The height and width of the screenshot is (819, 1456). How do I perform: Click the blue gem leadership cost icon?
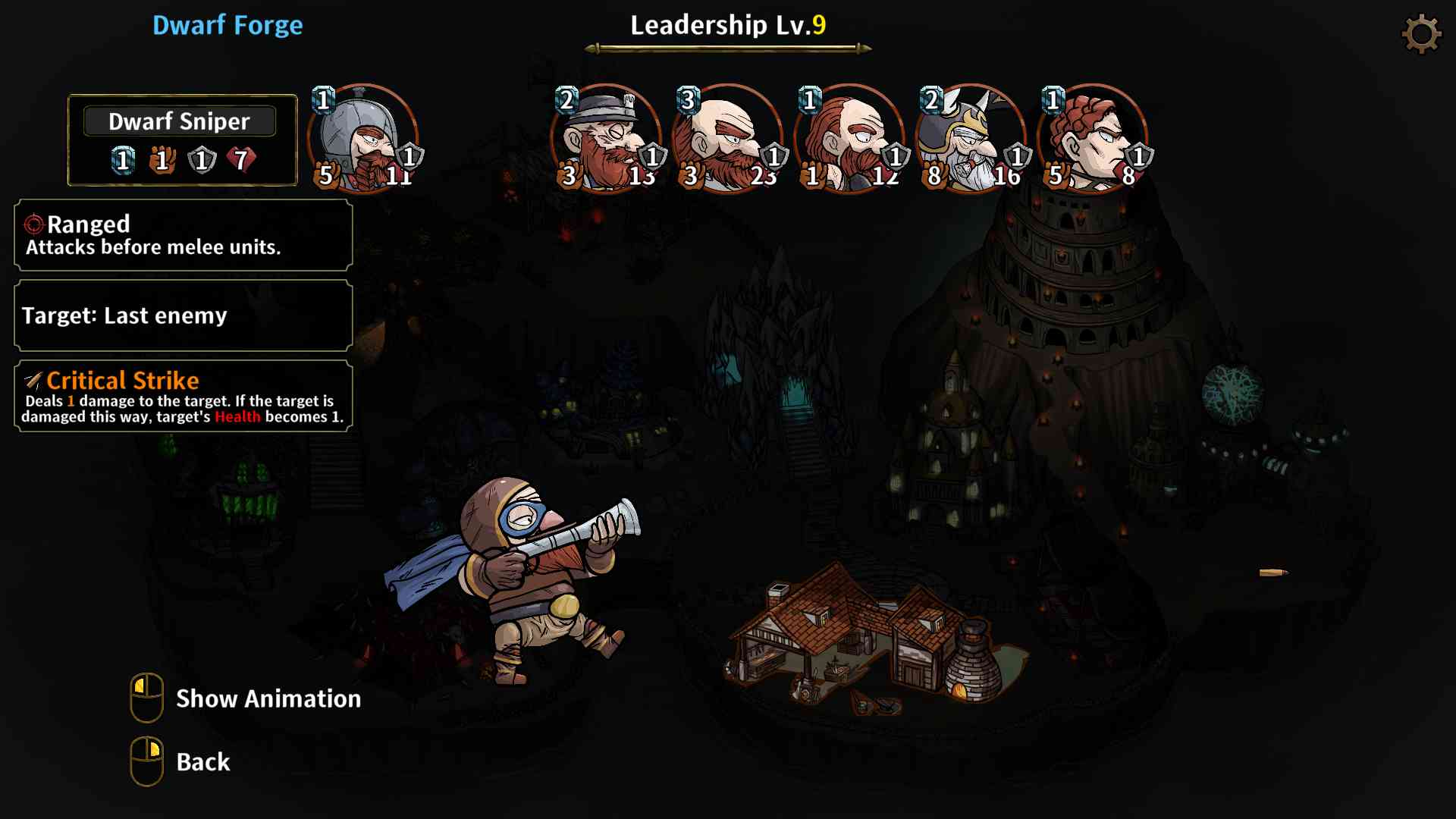(x=121, y=158)
